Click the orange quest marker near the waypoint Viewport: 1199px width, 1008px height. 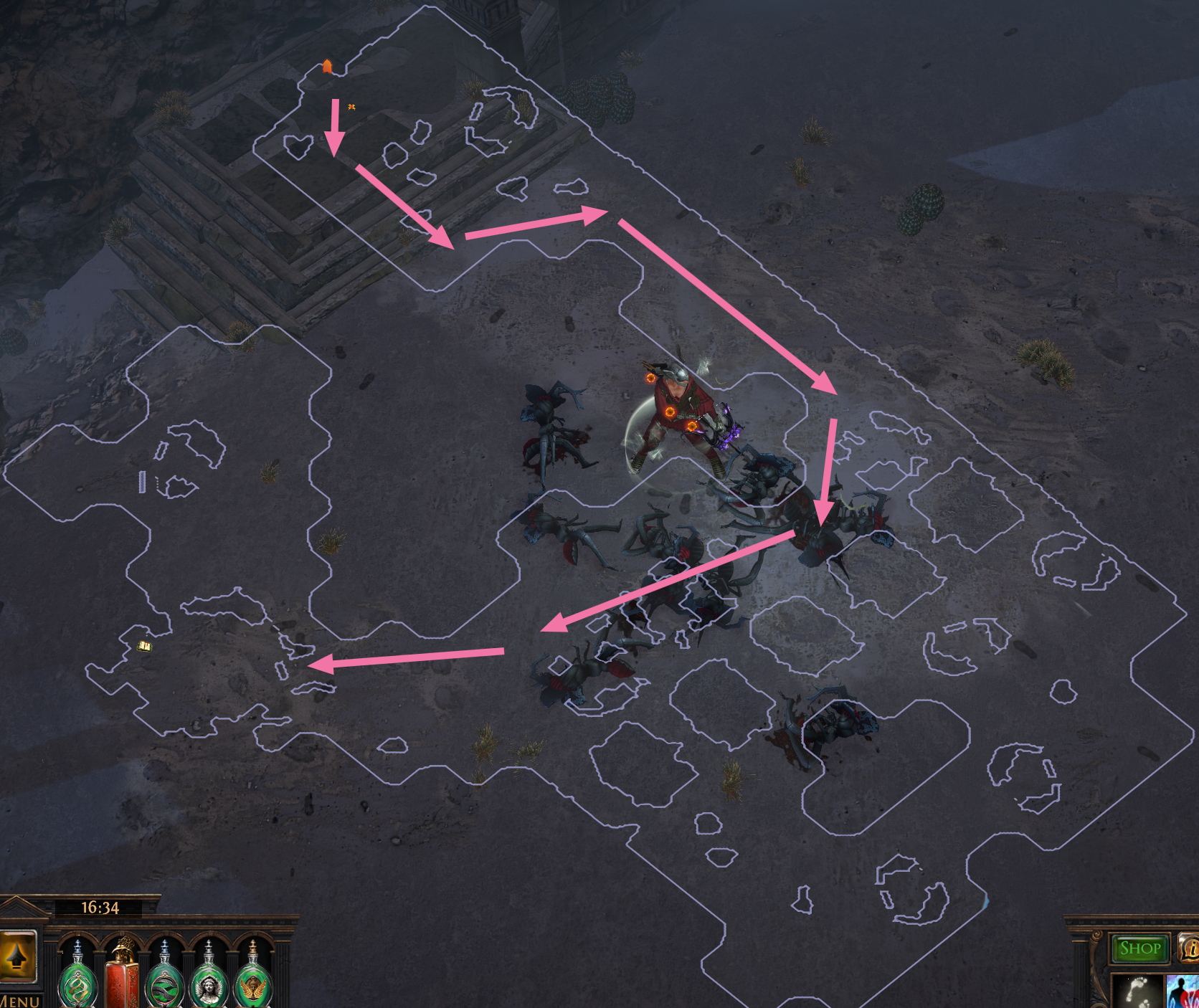(x=351, y=106)
